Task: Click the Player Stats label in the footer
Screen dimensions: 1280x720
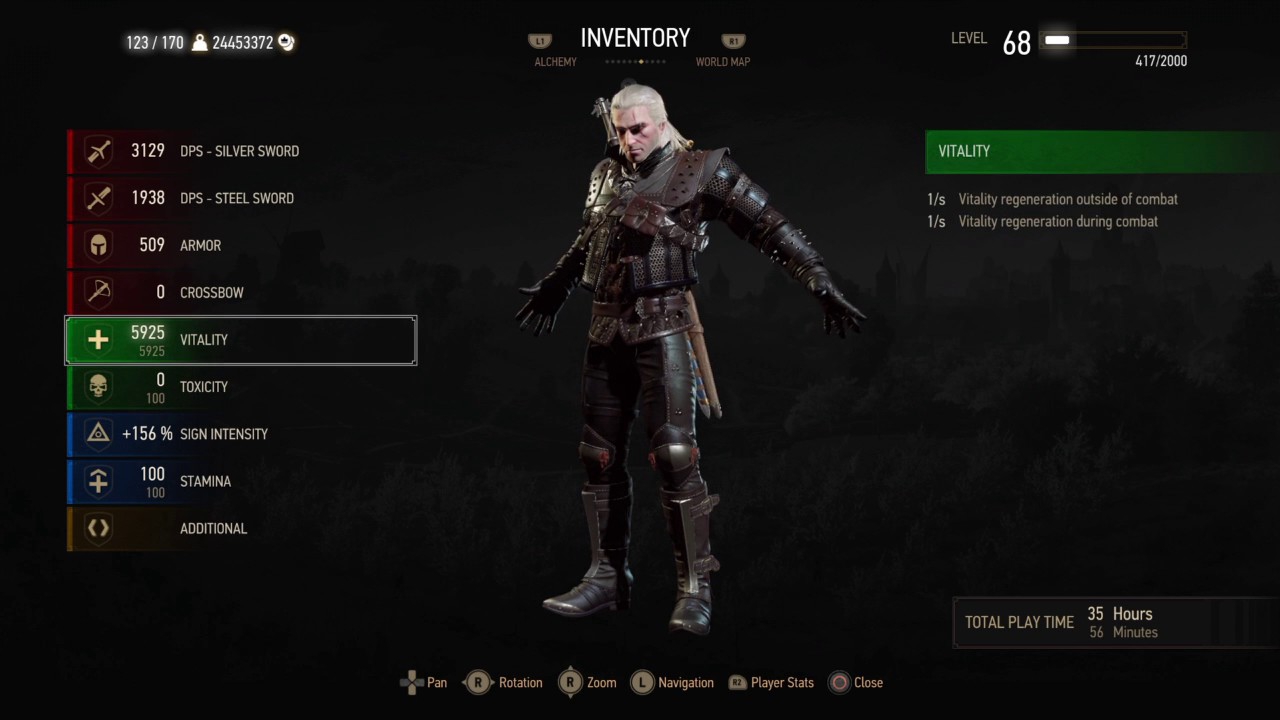Action: (781, 683)
